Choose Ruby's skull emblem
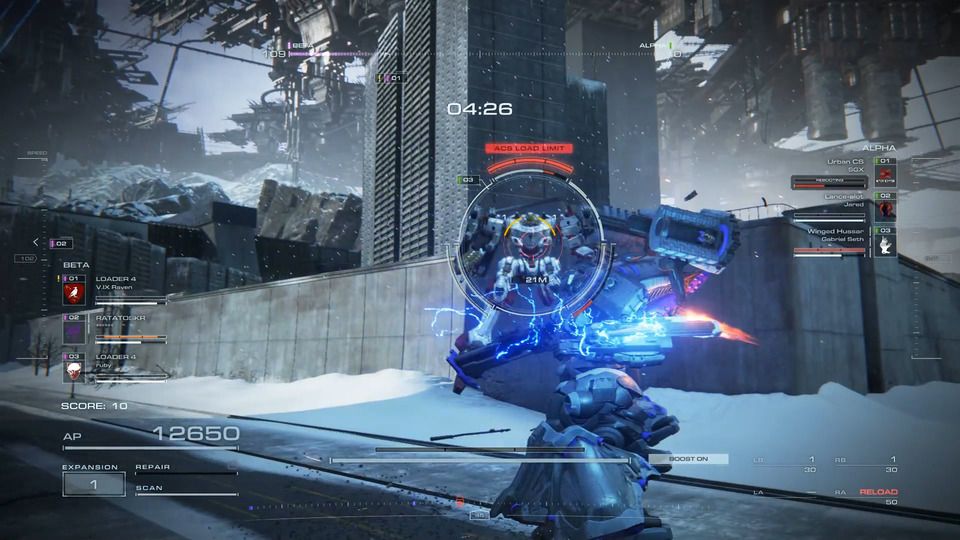Screen dimensions: 960x540 pyautogui.click(x=74, y=370)
